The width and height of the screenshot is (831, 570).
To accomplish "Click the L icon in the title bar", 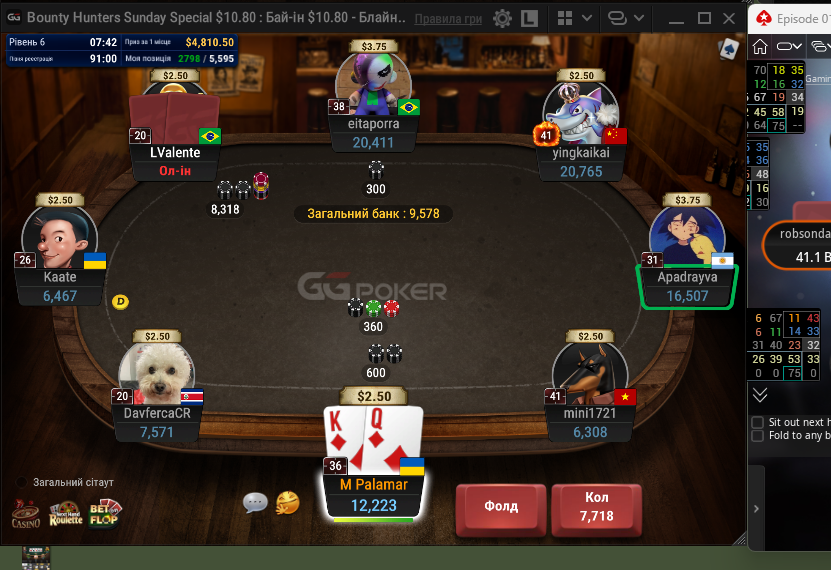I will pos(530,19).
